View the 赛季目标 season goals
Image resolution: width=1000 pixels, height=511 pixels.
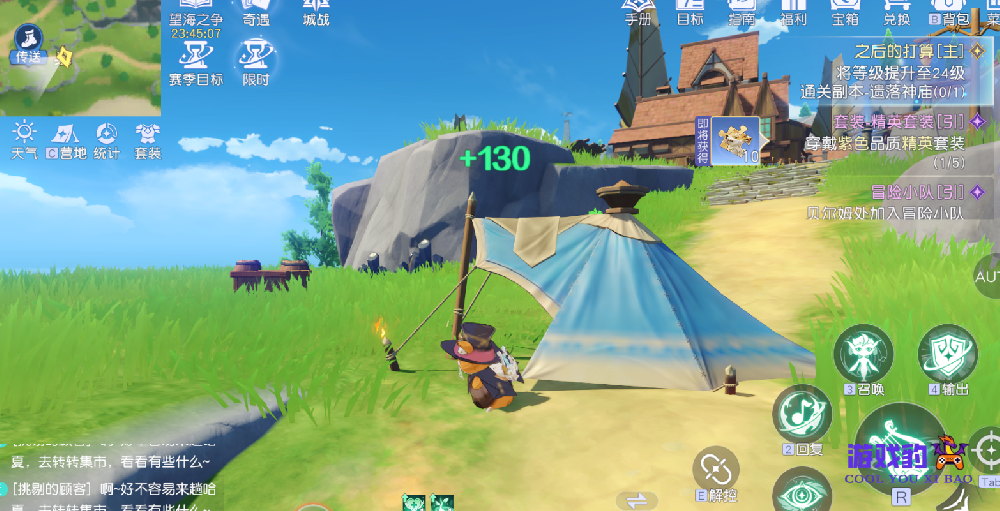coord(196,60)
